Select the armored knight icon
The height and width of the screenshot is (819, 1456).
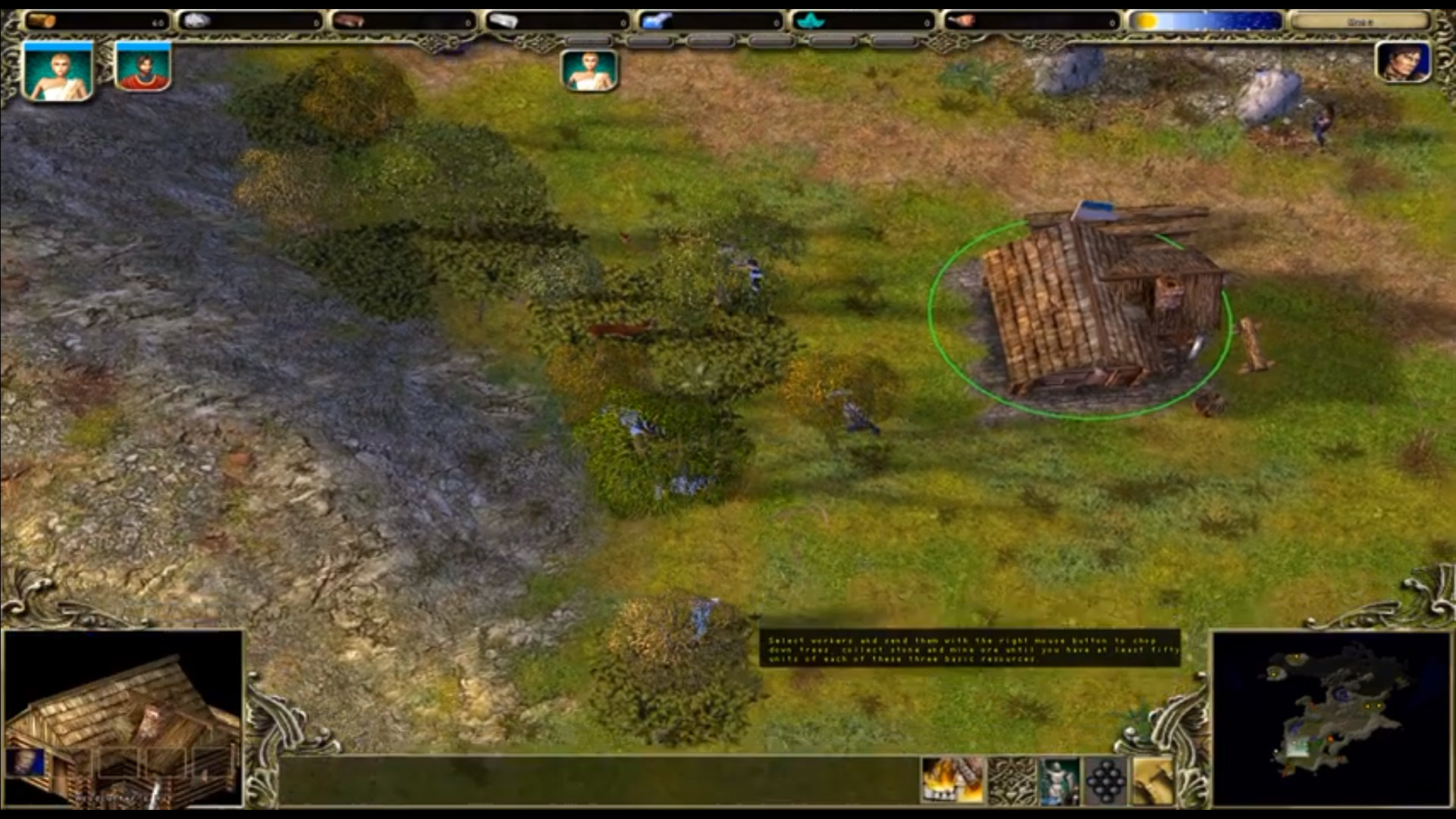pyautogui.click(x=1059, y=780)
